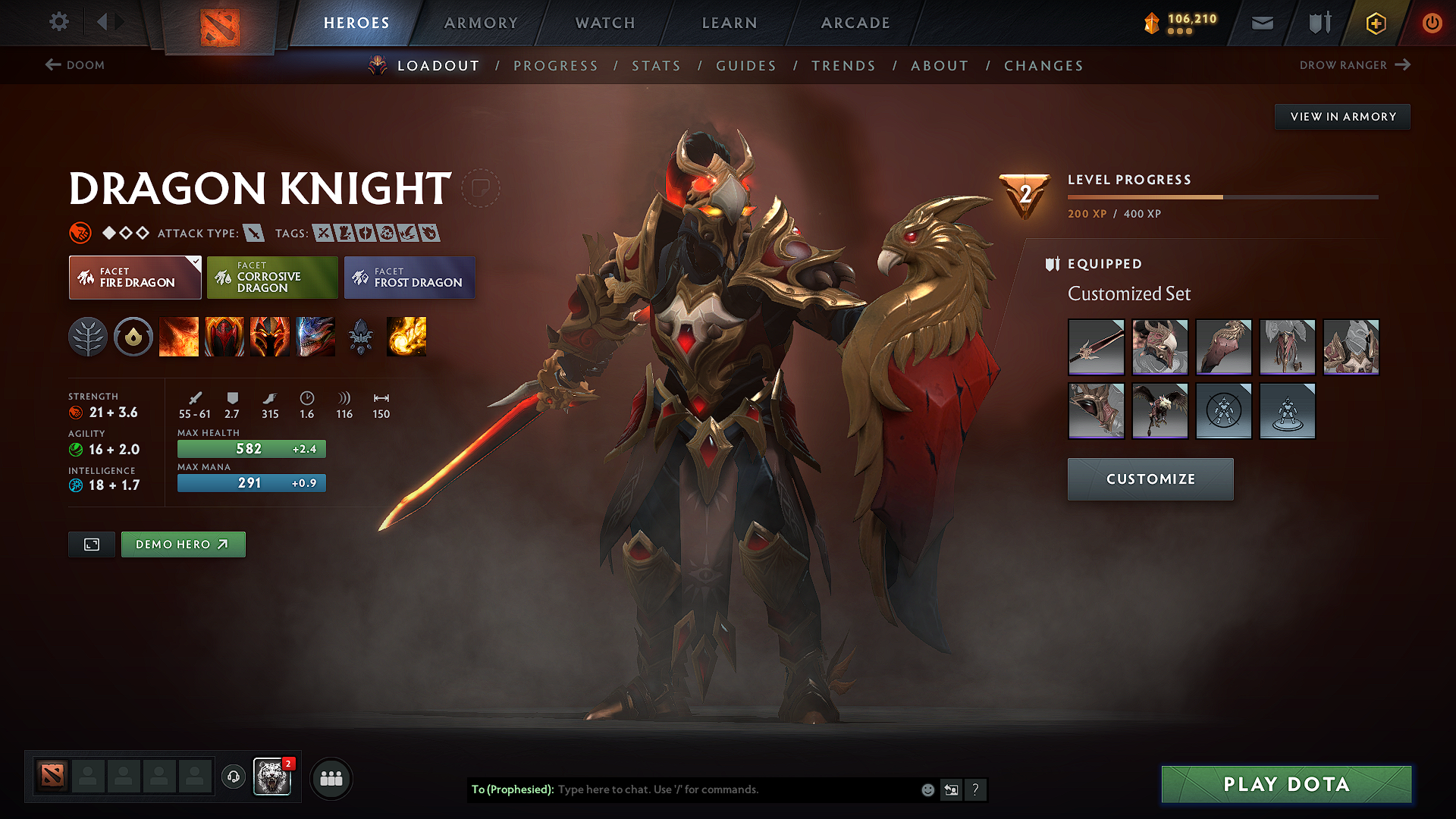Image resolution: width=1456 pixels, height=819 pixels.
Task: Click the talent tree branch icon
Action: [x=89, y=337]
